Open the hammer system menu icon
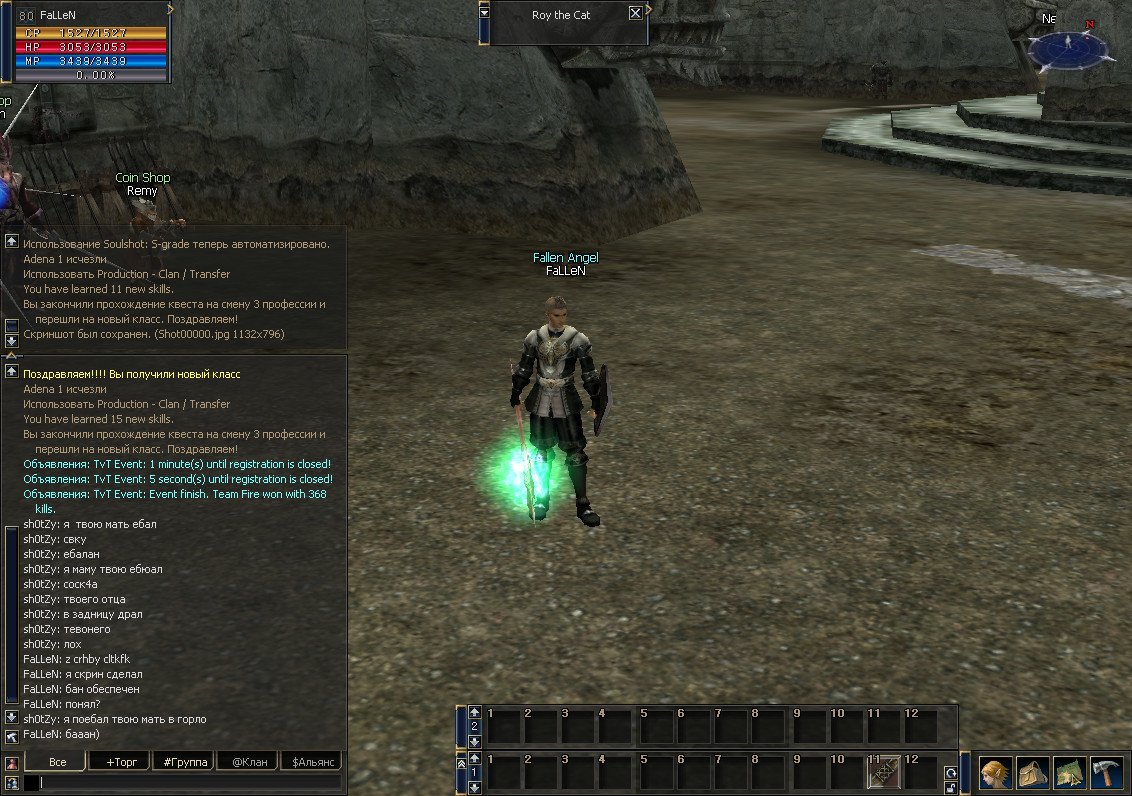The height and width of the screenshot is (796, 1132). pos(1107,773)
